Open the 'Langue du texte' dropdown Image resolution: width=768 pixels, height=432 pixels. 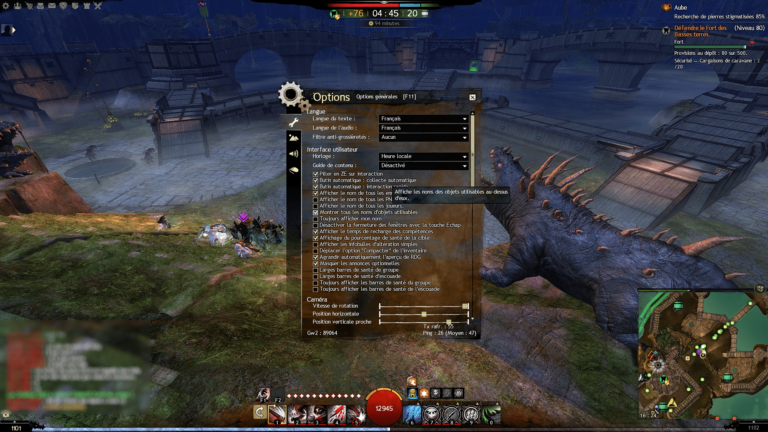424,118
